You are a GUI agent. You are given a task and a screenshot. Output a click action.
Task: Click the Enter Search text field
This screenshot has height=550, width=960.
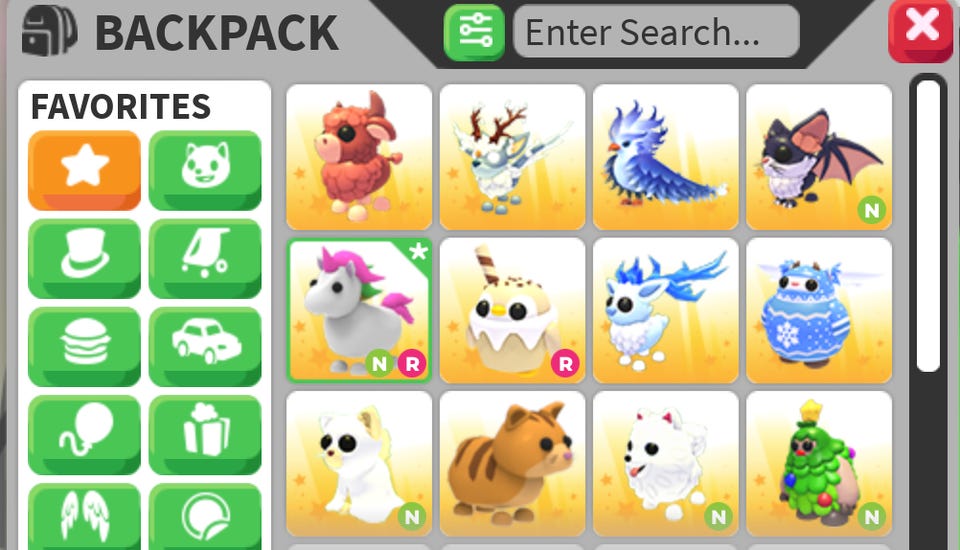click(x=656, y=32)
